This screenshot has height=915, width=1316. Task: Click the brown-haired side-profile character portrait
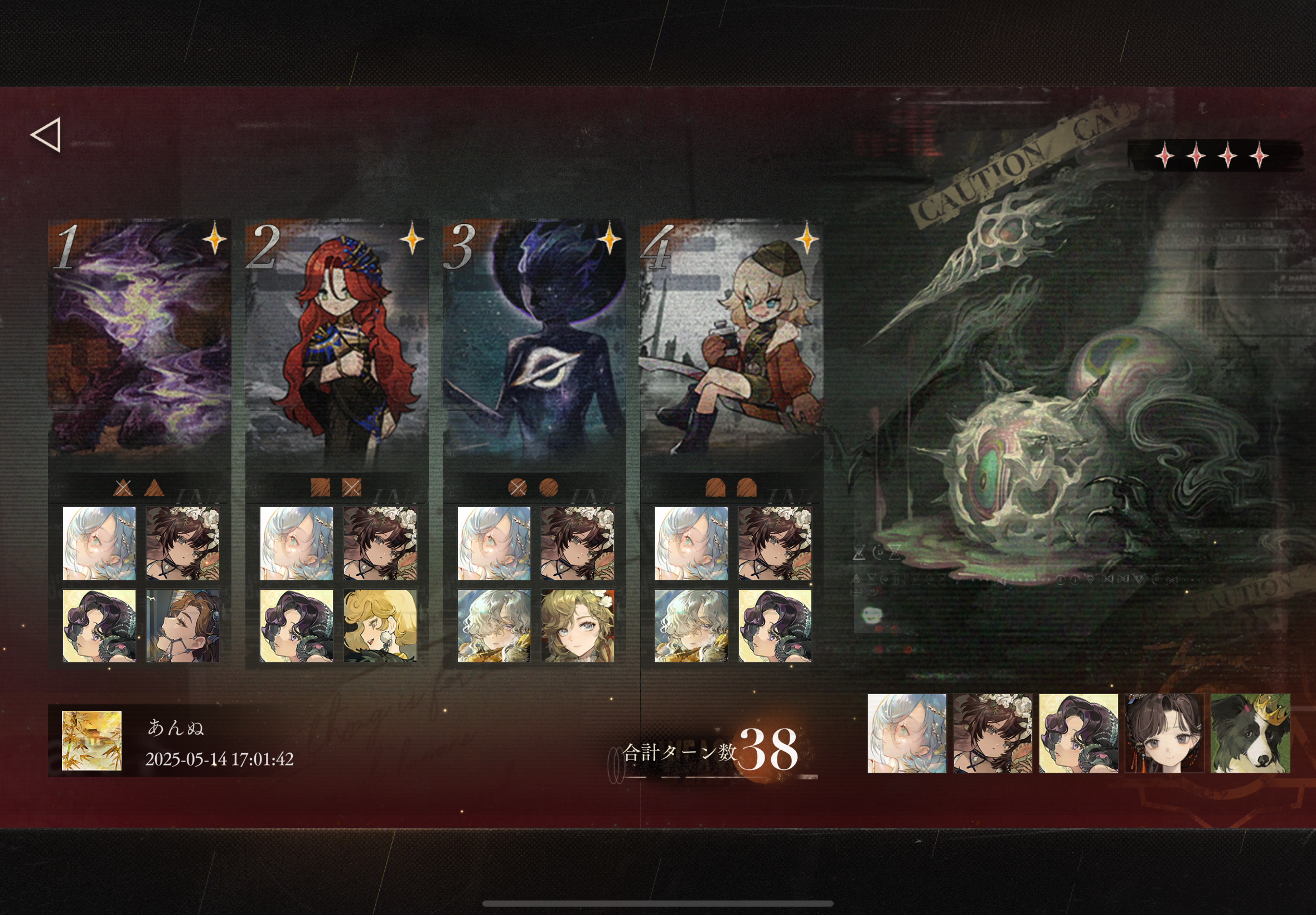(183, 625)
